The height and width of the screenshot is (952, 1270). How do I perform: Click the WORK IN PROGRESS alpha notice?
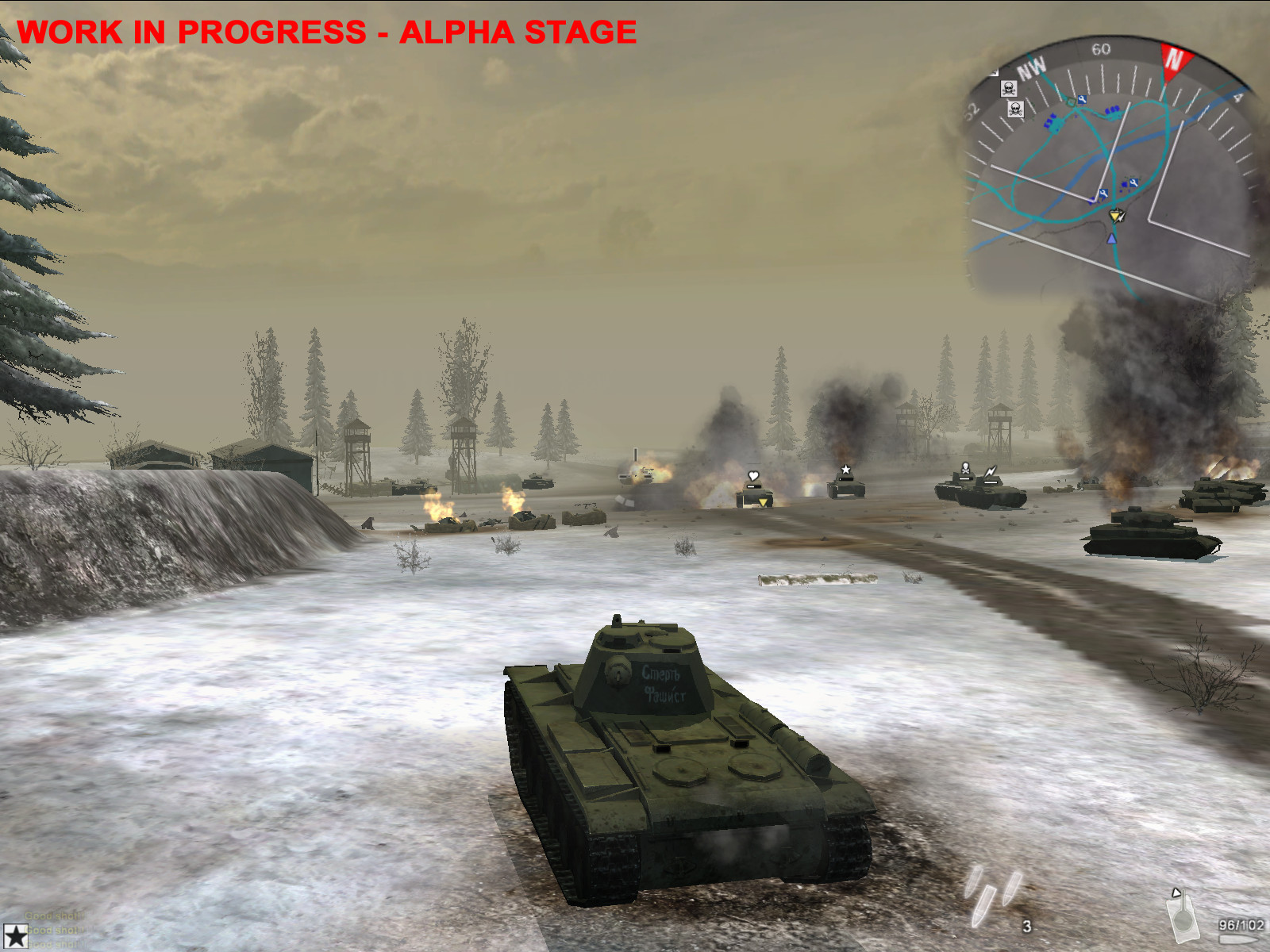click(329, 33)
